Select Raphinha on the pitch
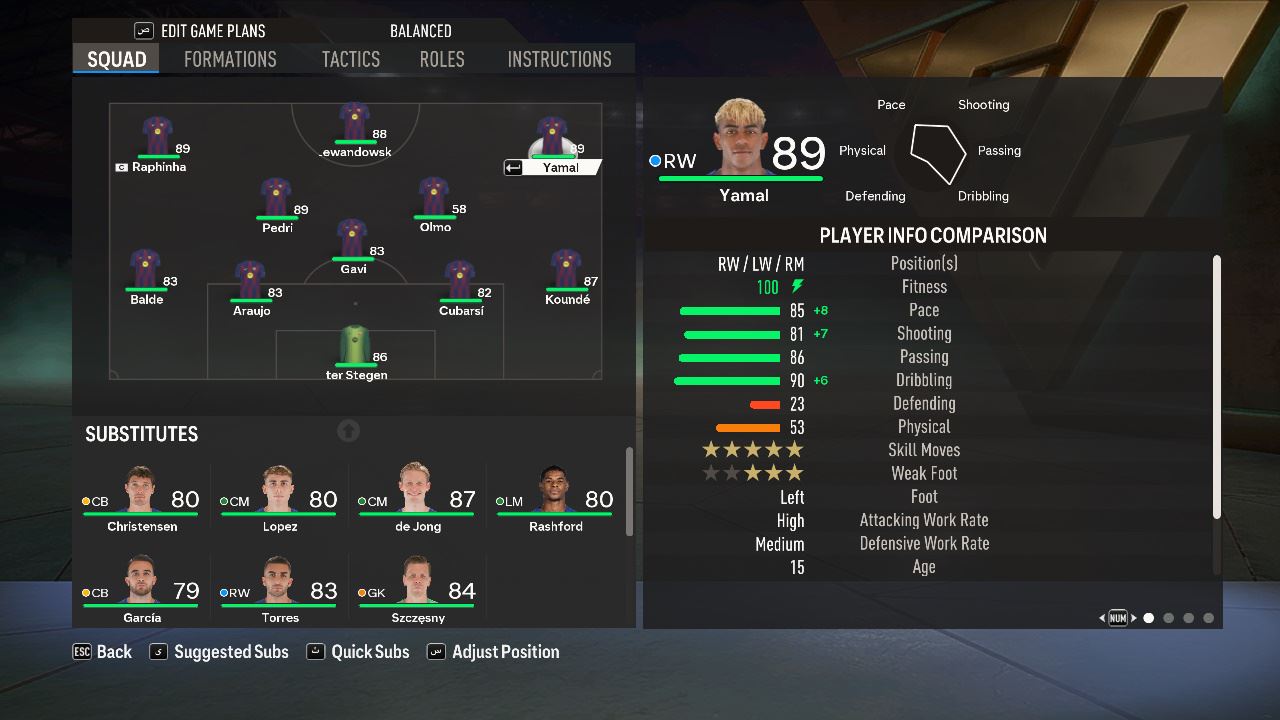This screenshot has width=1280, height=720. click(157, 137)
